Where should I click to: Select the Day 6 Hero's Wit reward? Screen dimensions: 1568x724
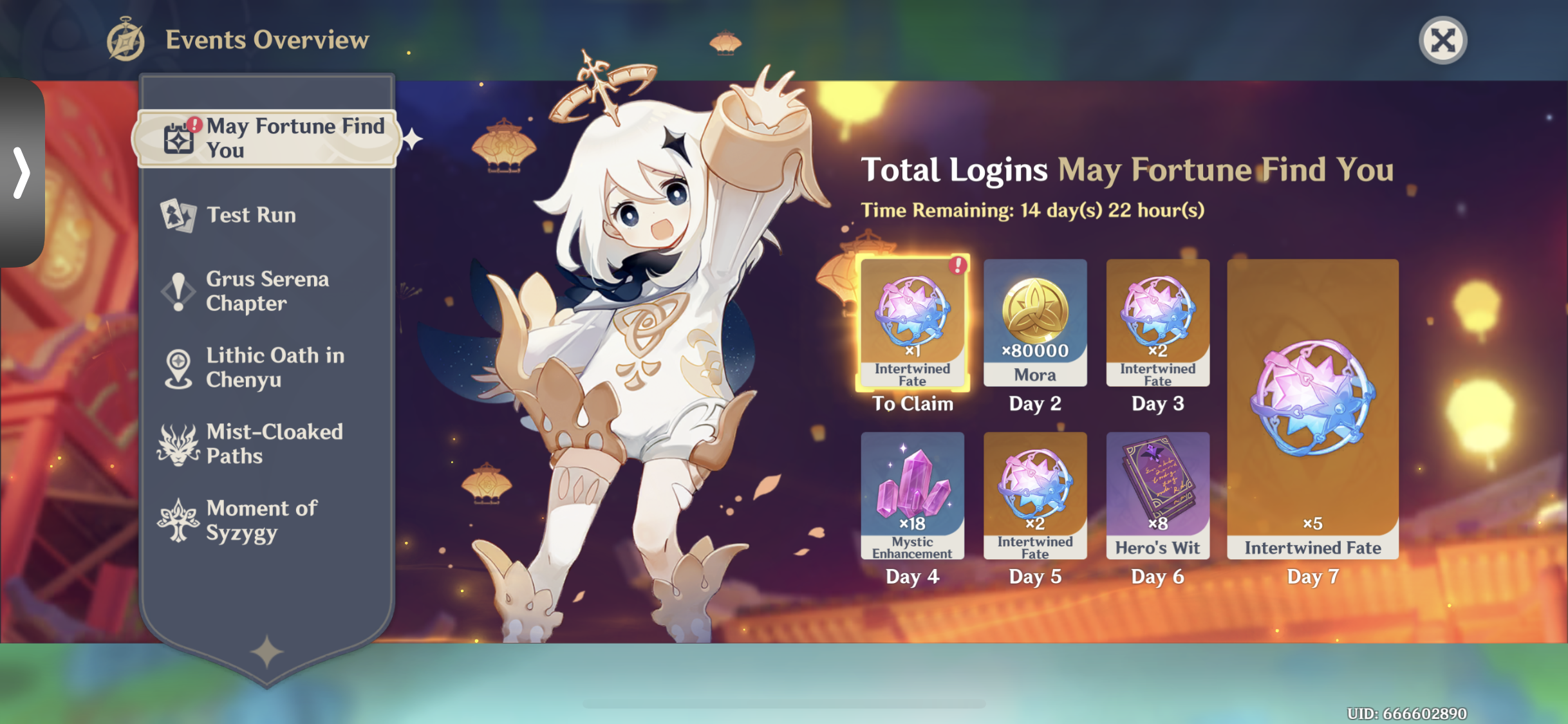point(1157,496)
